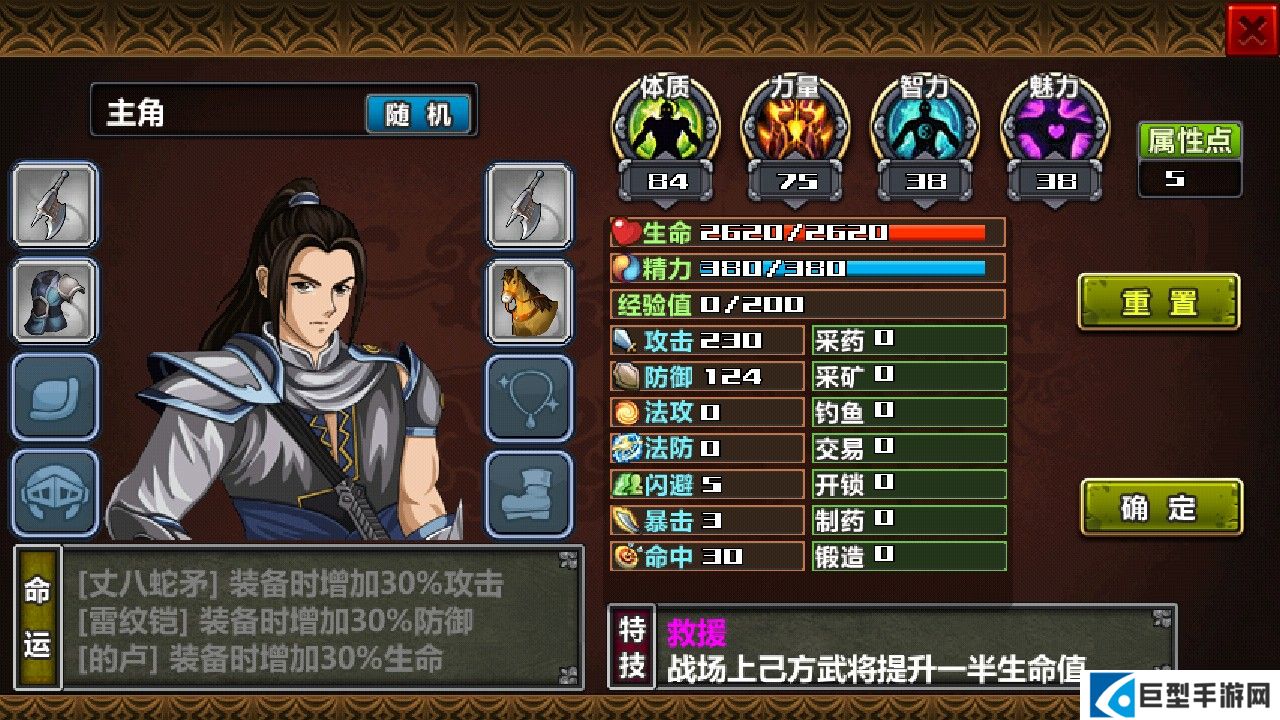This screenshot has height=720, width=1280.
Task: Click the 暴击 critical stat icon
Action: (x=627, y=520)
